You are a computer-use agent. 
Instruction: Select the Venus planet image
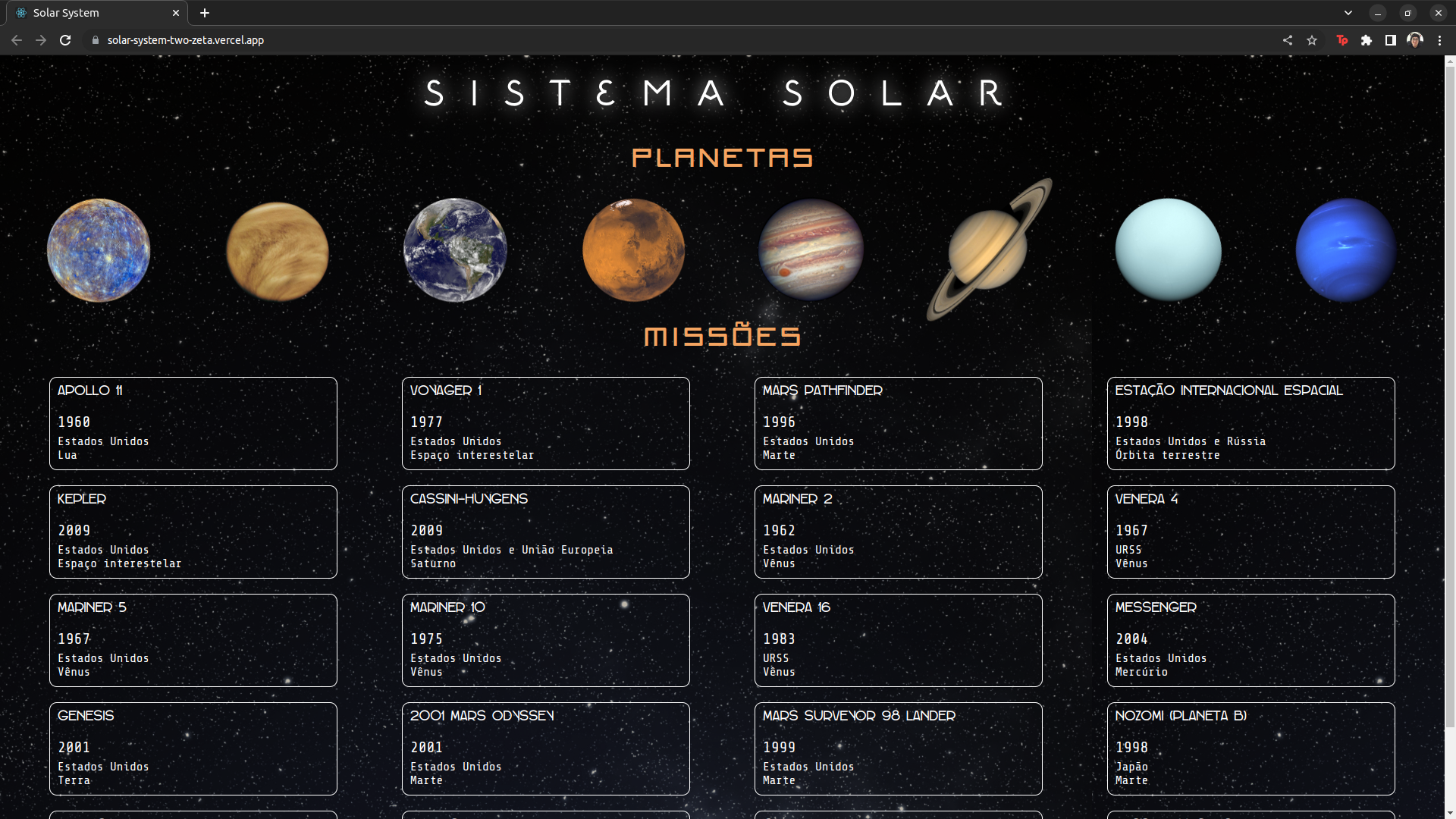pyautogui.click(x=277, y=250)
